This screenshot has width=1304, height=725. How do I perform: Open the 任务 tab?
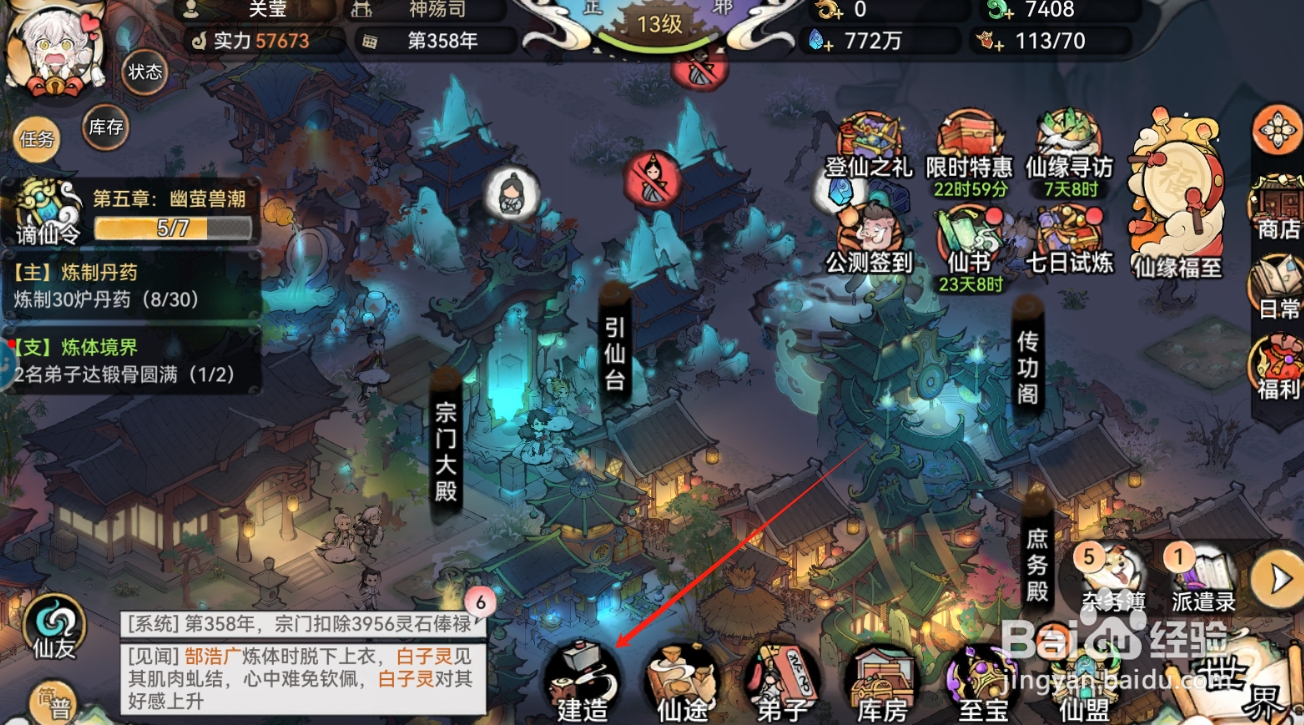(x=37, y=139)
